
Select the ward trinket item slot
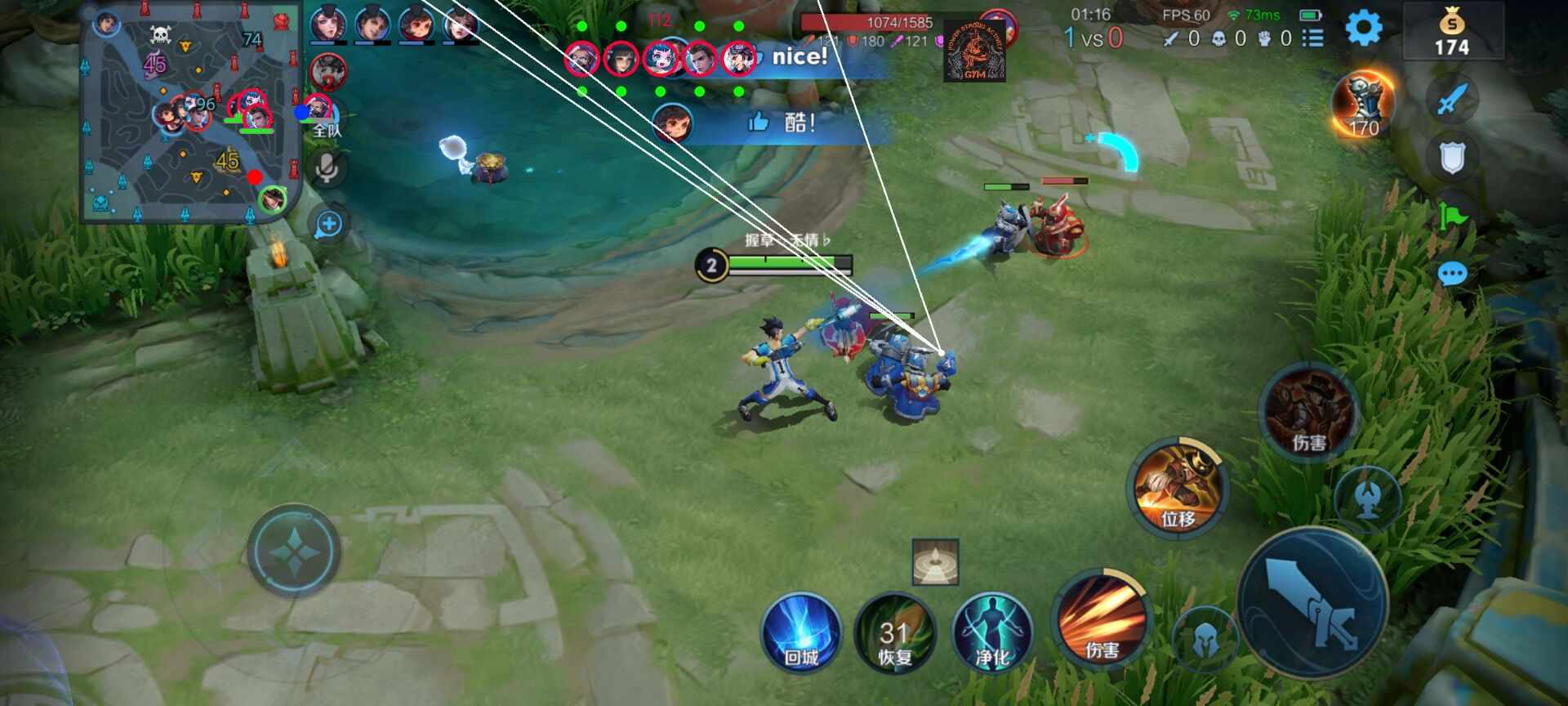[935, 562]
